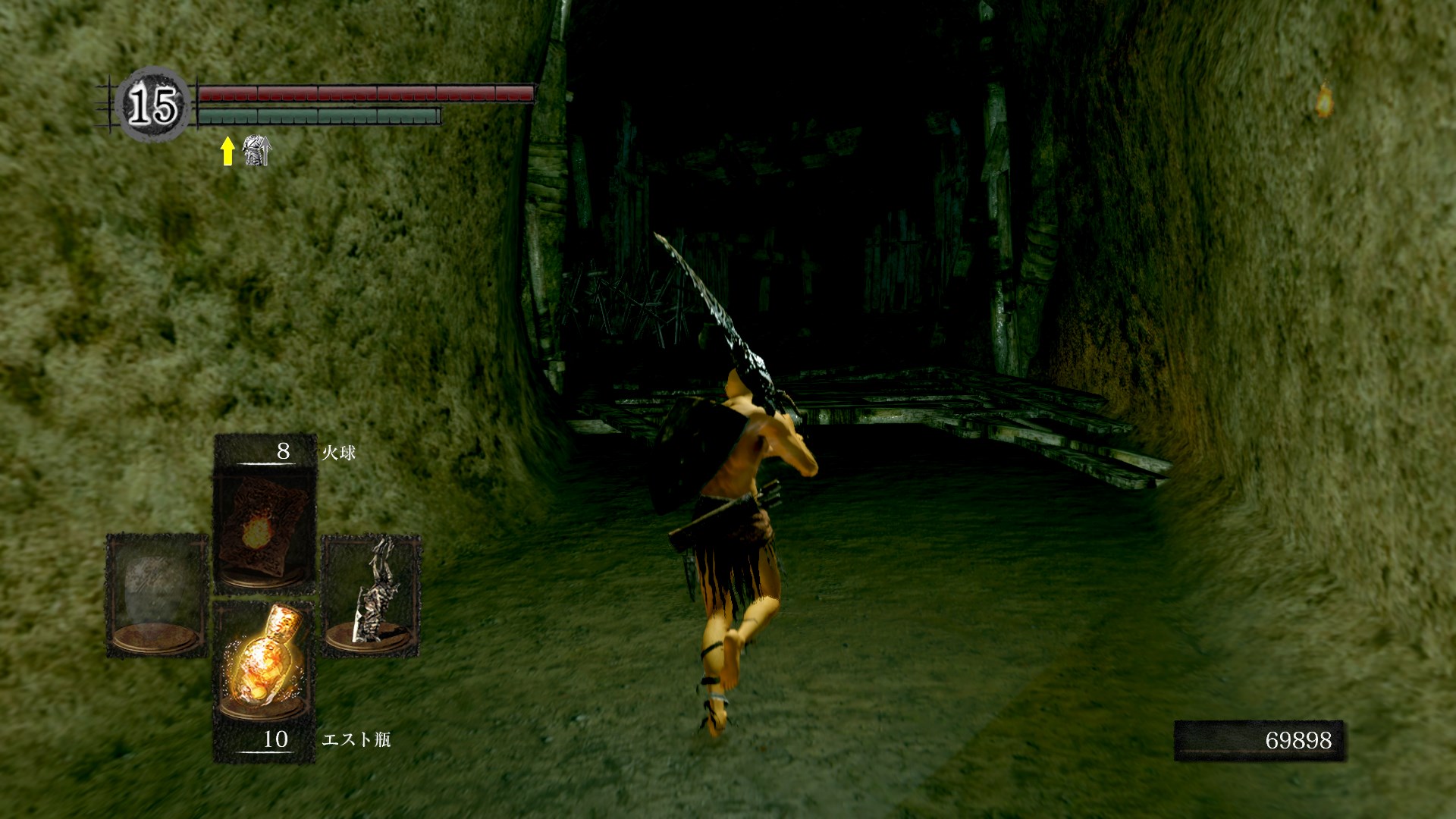The width and height of the screenshot is (1456, 819).
Task: Click the humanity counter showing 15
Action: tap(154, 105)
